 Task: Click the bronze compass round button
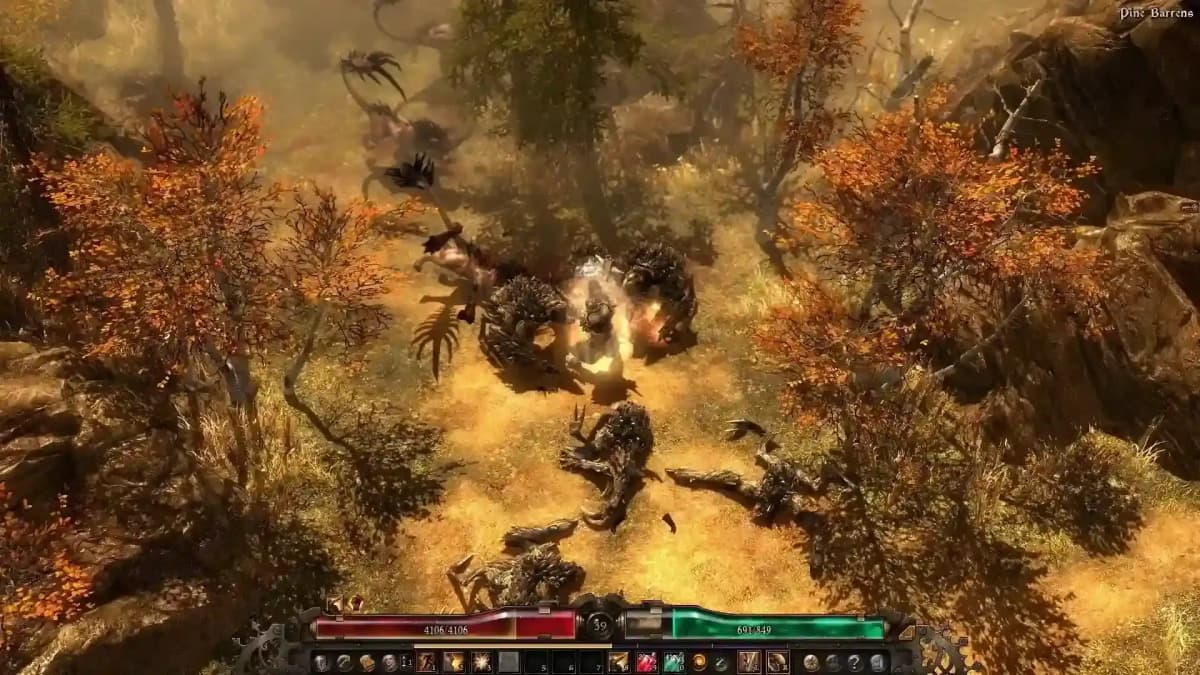click(811, 662)
